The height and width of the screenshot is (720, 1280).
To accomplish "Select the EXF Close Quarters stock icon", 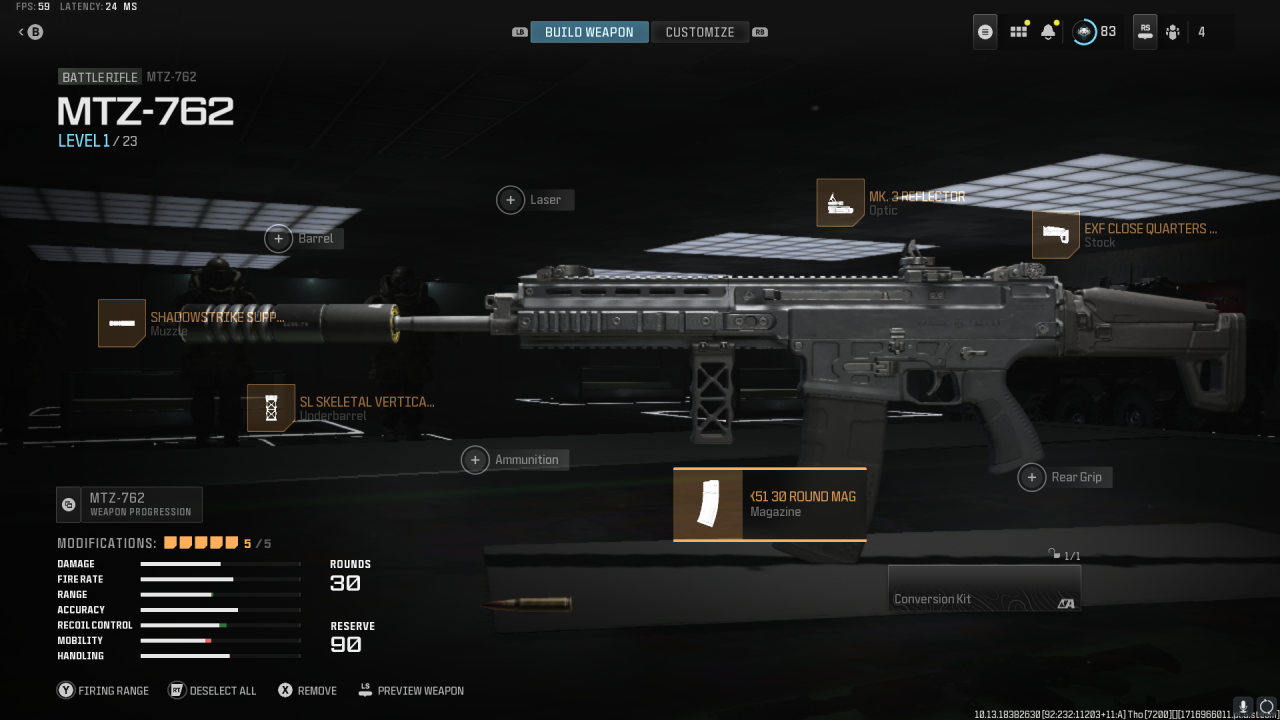I will coord(1056,234).
